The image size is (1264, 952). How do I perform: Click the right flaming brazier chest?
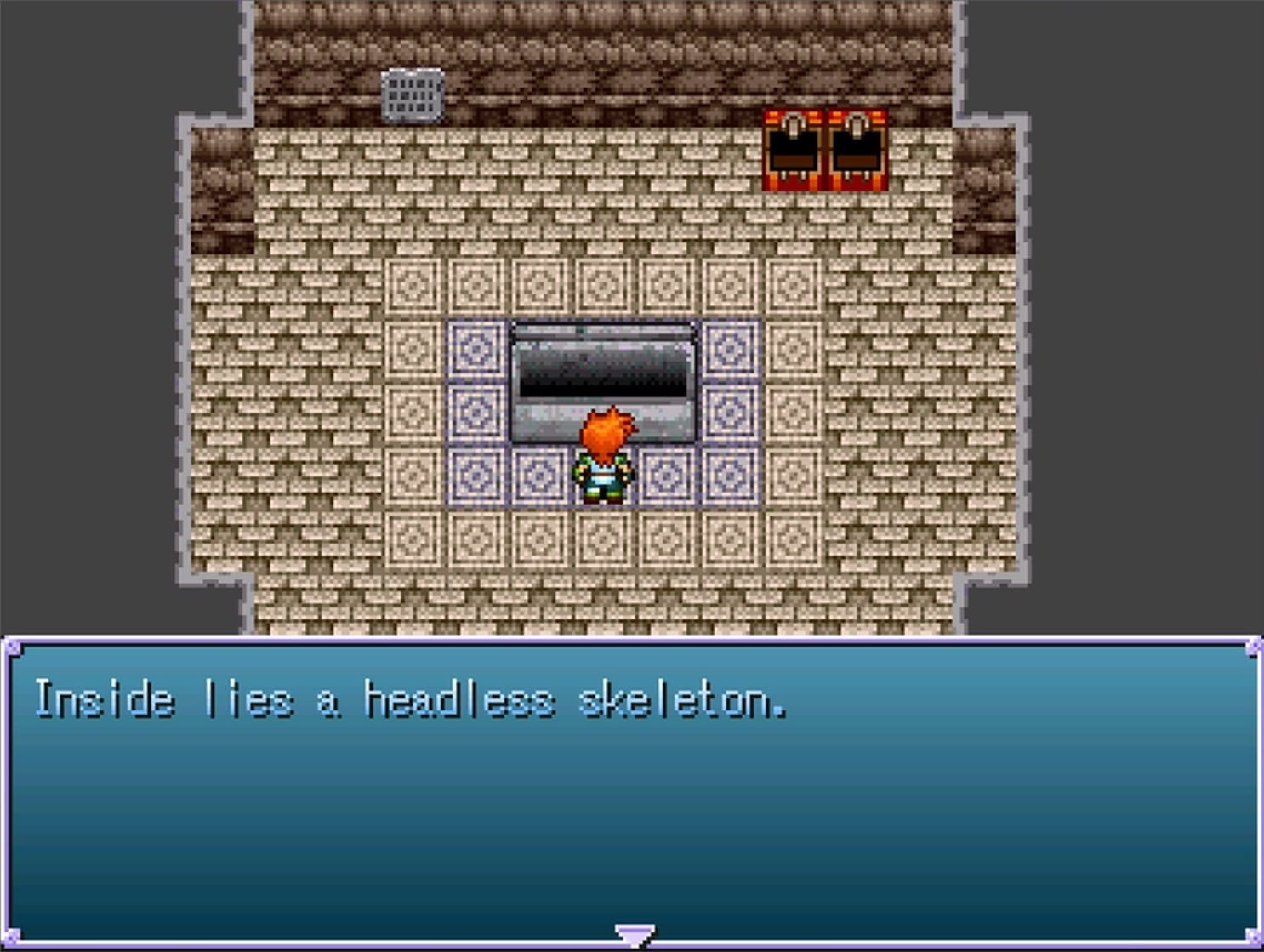tap(856, 145)
